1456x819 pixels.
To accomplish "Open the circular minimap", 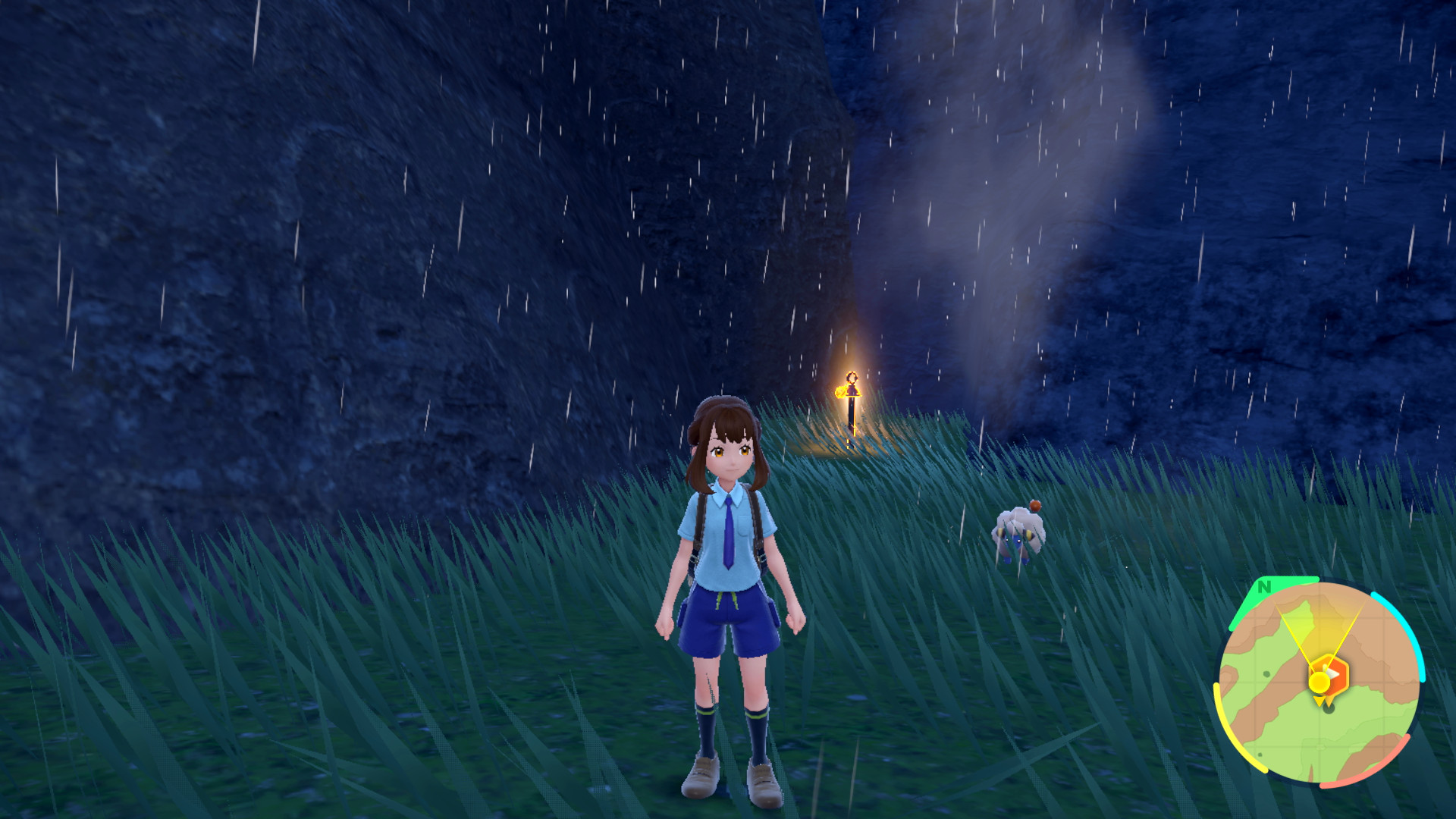I will (1319, 682).
